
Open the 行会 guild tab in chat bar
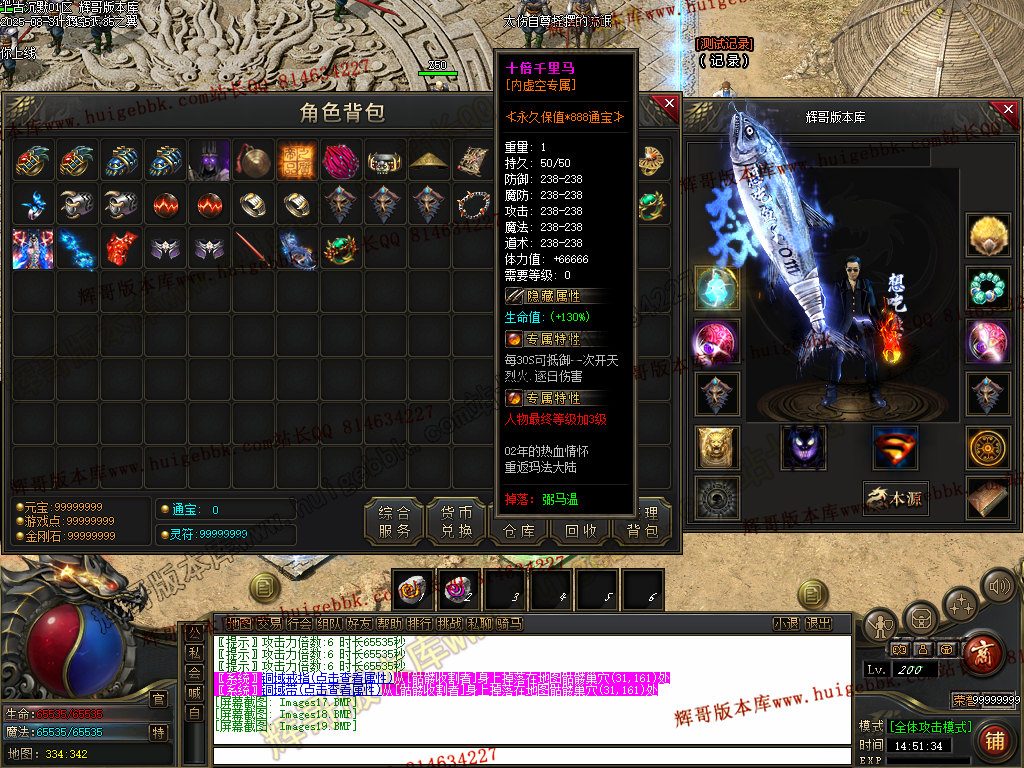[x=300, y=623]
